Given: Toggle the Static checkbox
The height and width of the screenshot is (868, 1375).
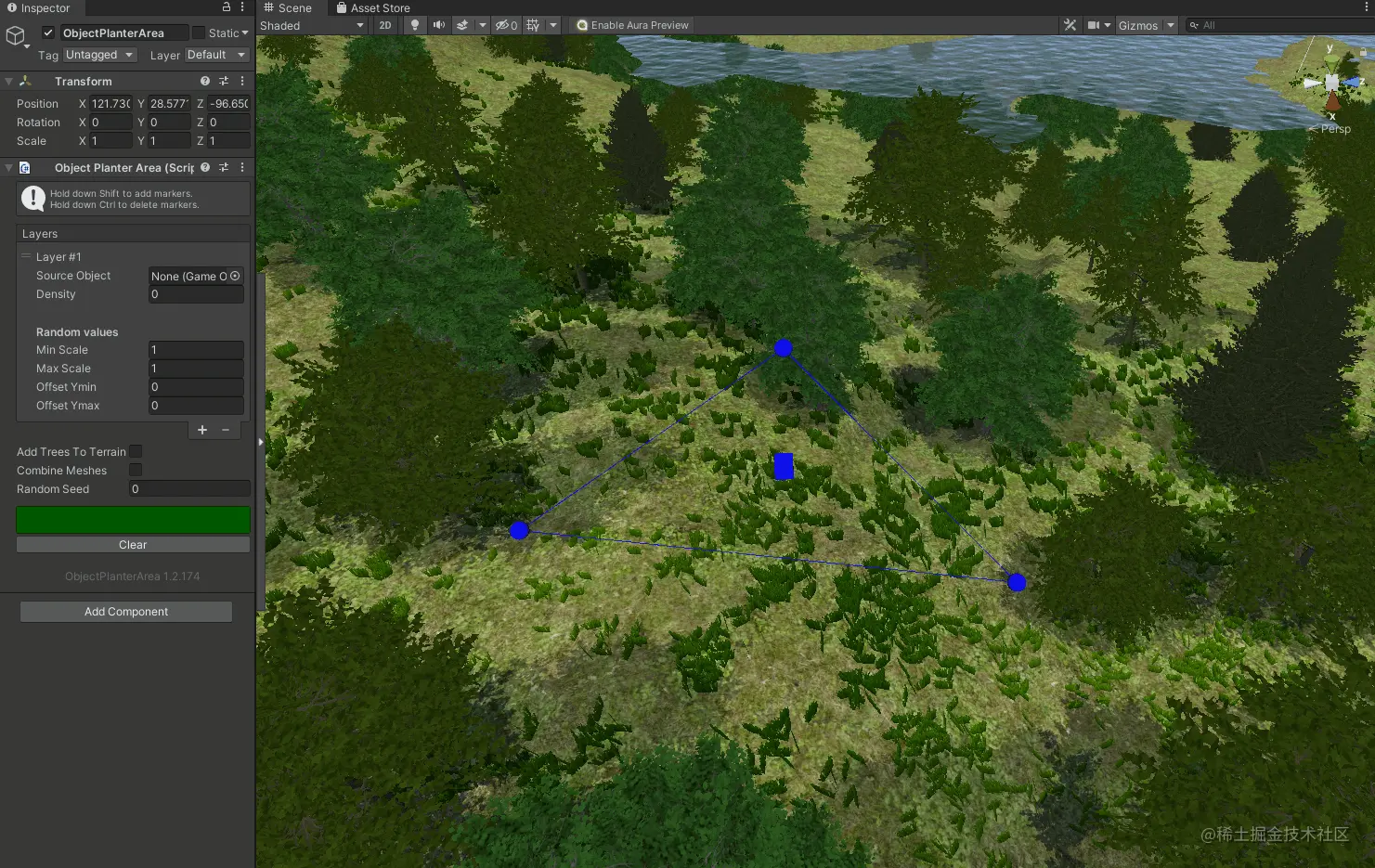Looking at the screenshot, I should 199,32.
